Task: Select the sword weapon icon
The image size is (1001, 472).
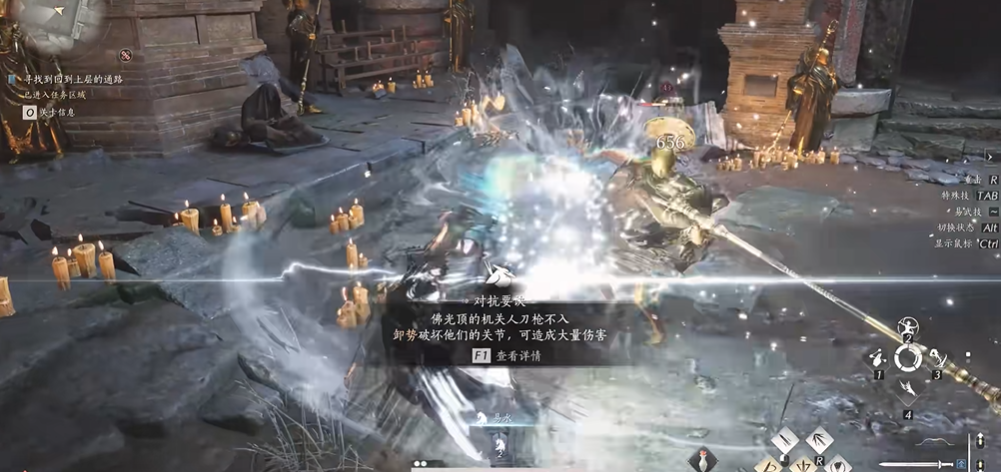Action: click(912, 464)
